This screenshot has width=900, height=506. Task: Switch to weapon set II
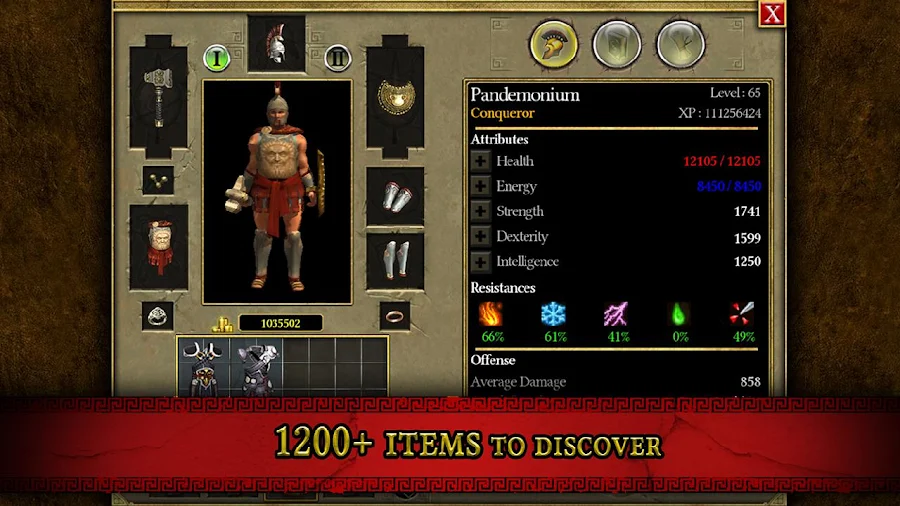(338, 57)
